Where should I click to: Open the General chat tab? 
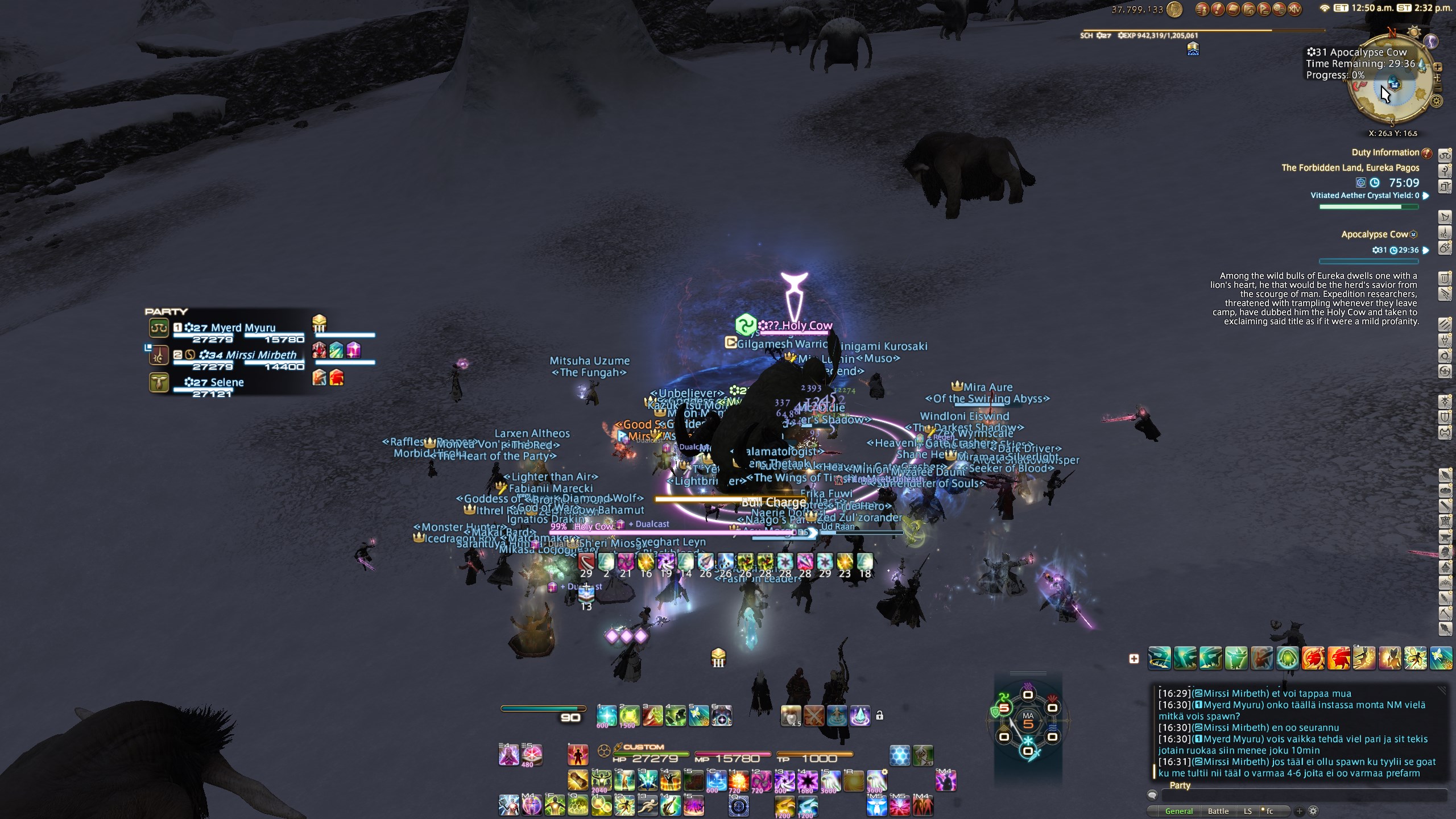pyautogui.click(x=1178, y=811)
